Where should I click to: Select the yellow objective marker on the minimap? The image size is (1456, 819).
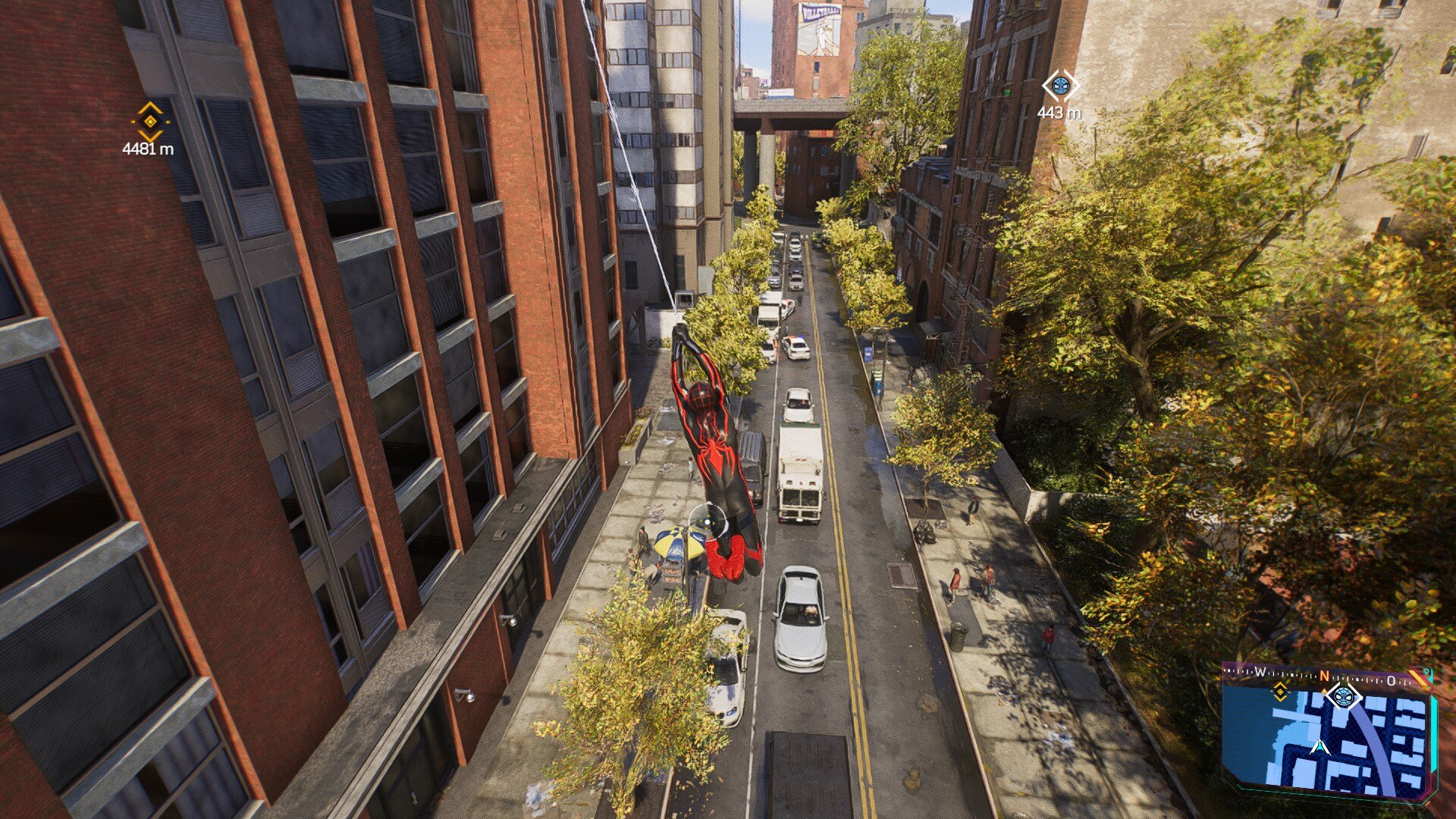[x=1280, y=691]
